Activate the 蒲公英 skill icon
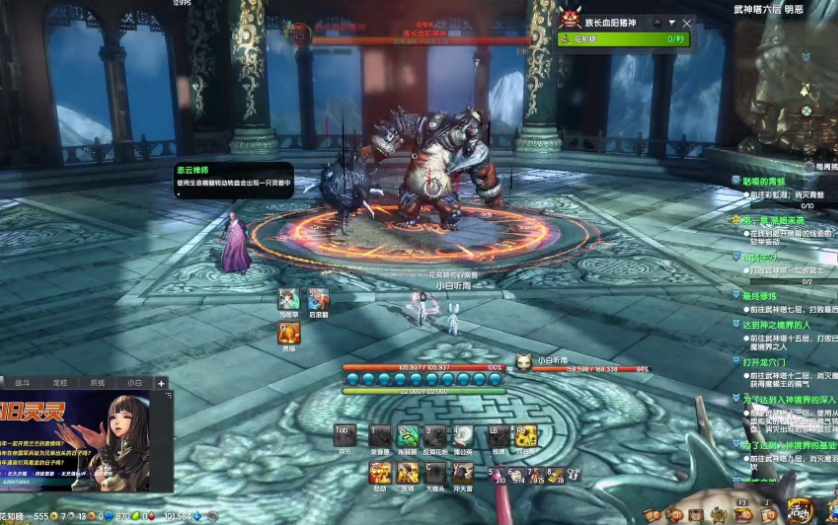The width and height of the screenshot is (838, 525). (462, 436)
